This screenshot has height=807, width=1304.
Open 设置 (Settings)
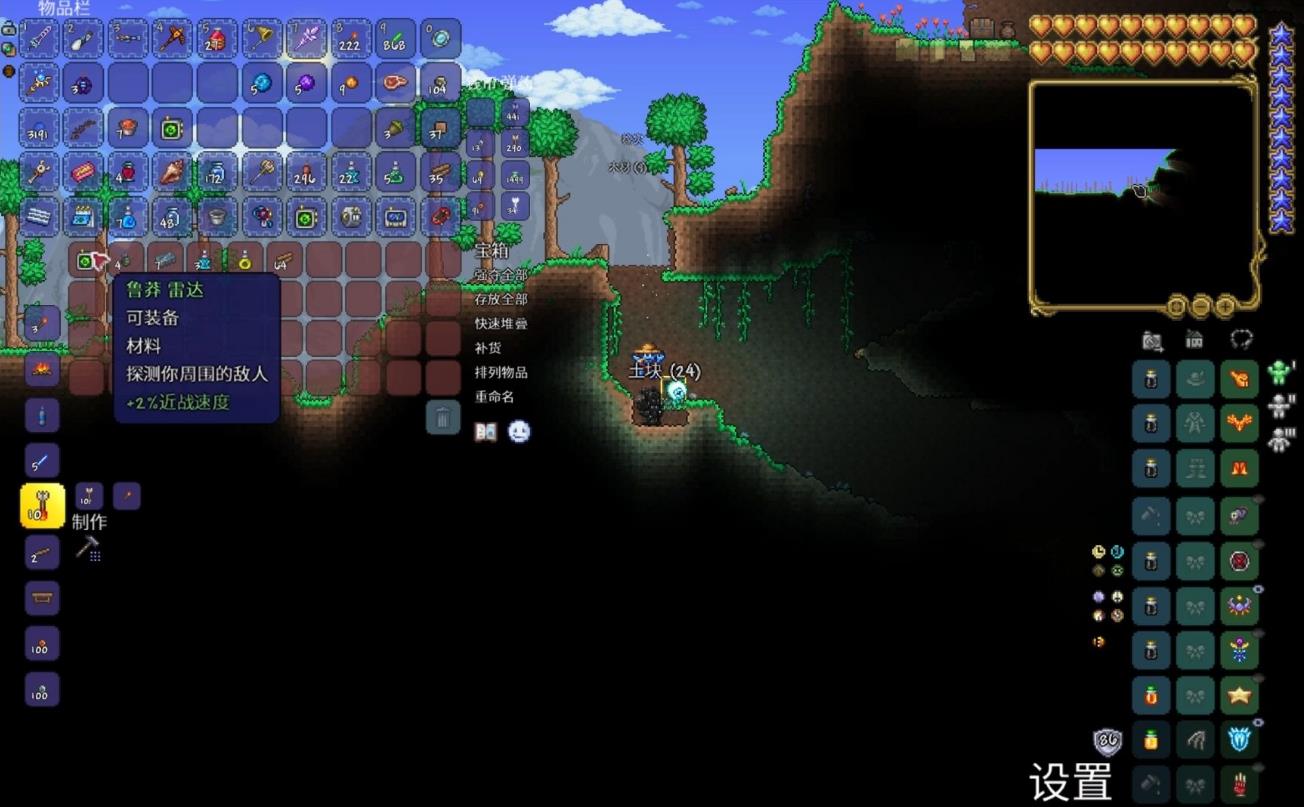tap(1070, 782)
